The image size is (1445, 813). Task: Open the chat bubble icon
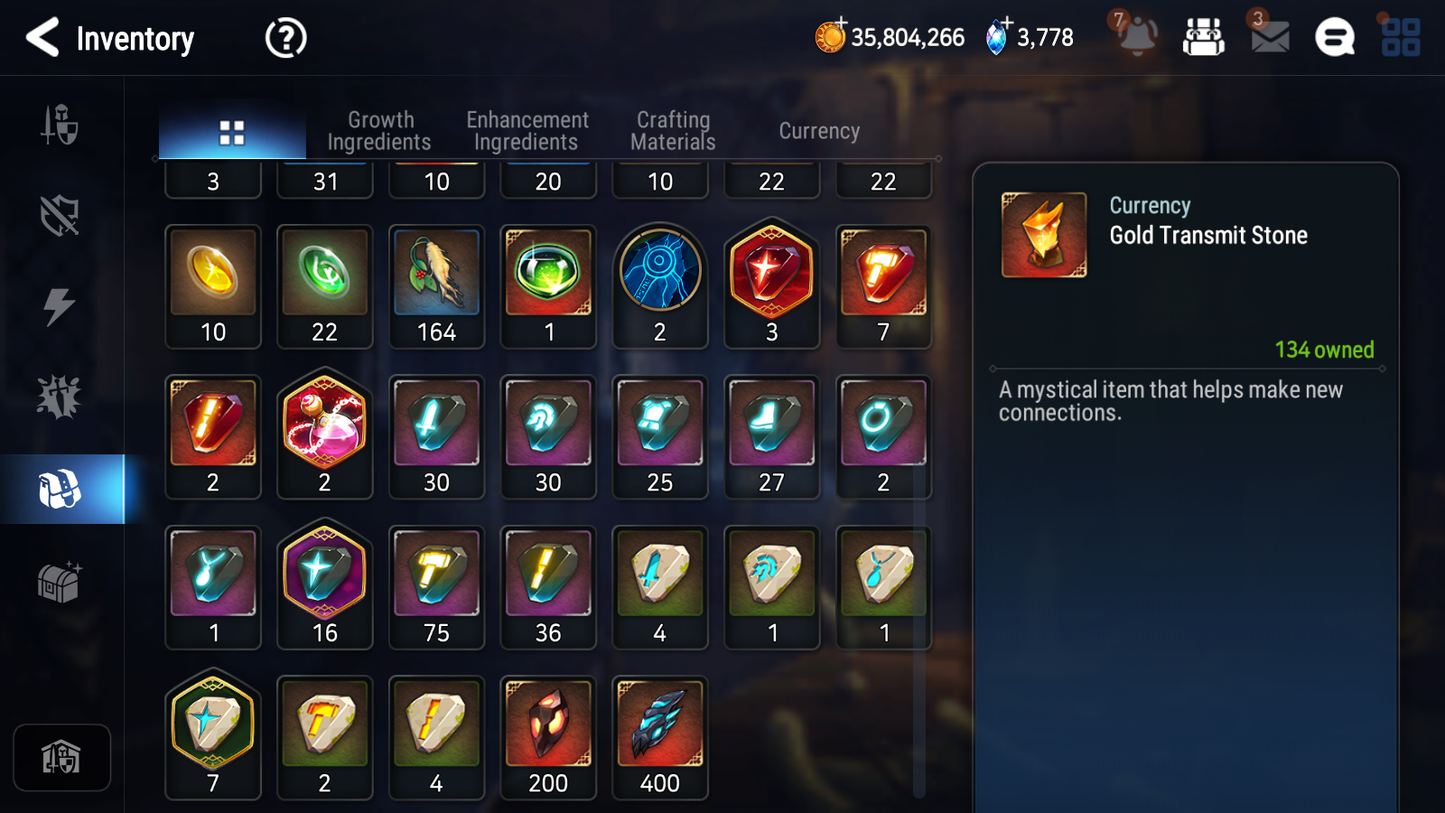(x=1334, y=38)
